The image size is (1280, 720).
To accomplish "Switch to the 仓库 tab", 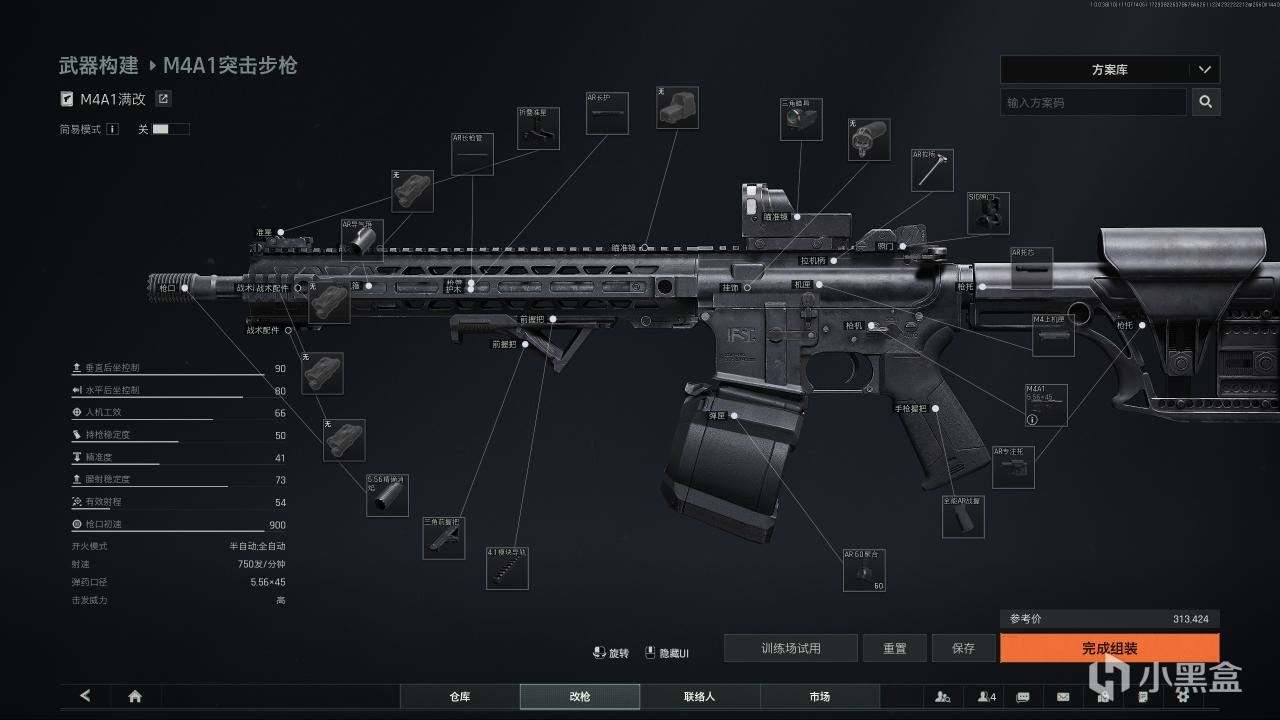I will tap(459, 696).
